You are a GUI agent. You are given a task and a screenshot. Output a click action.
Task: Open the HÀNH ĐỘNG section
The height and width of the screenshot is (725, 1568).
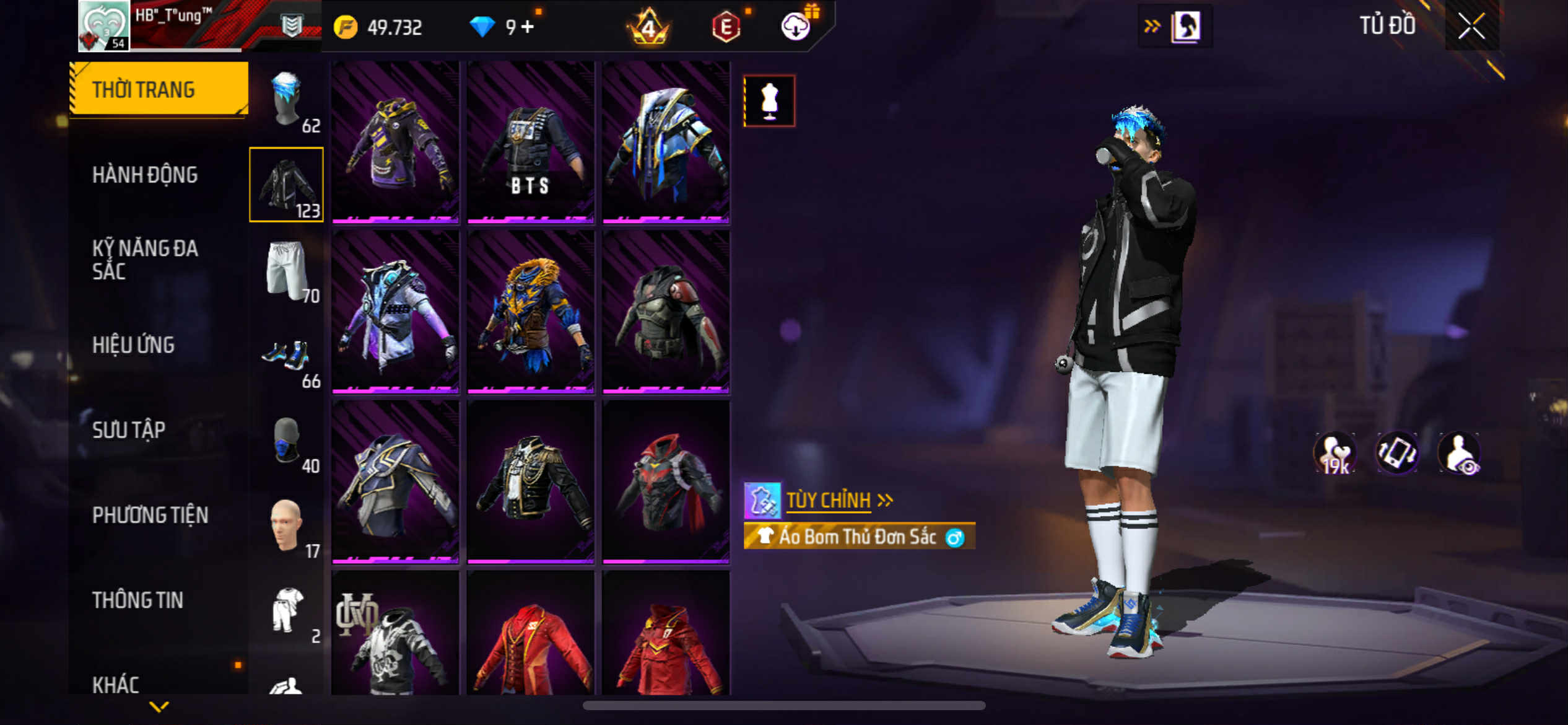coord(145,175)
